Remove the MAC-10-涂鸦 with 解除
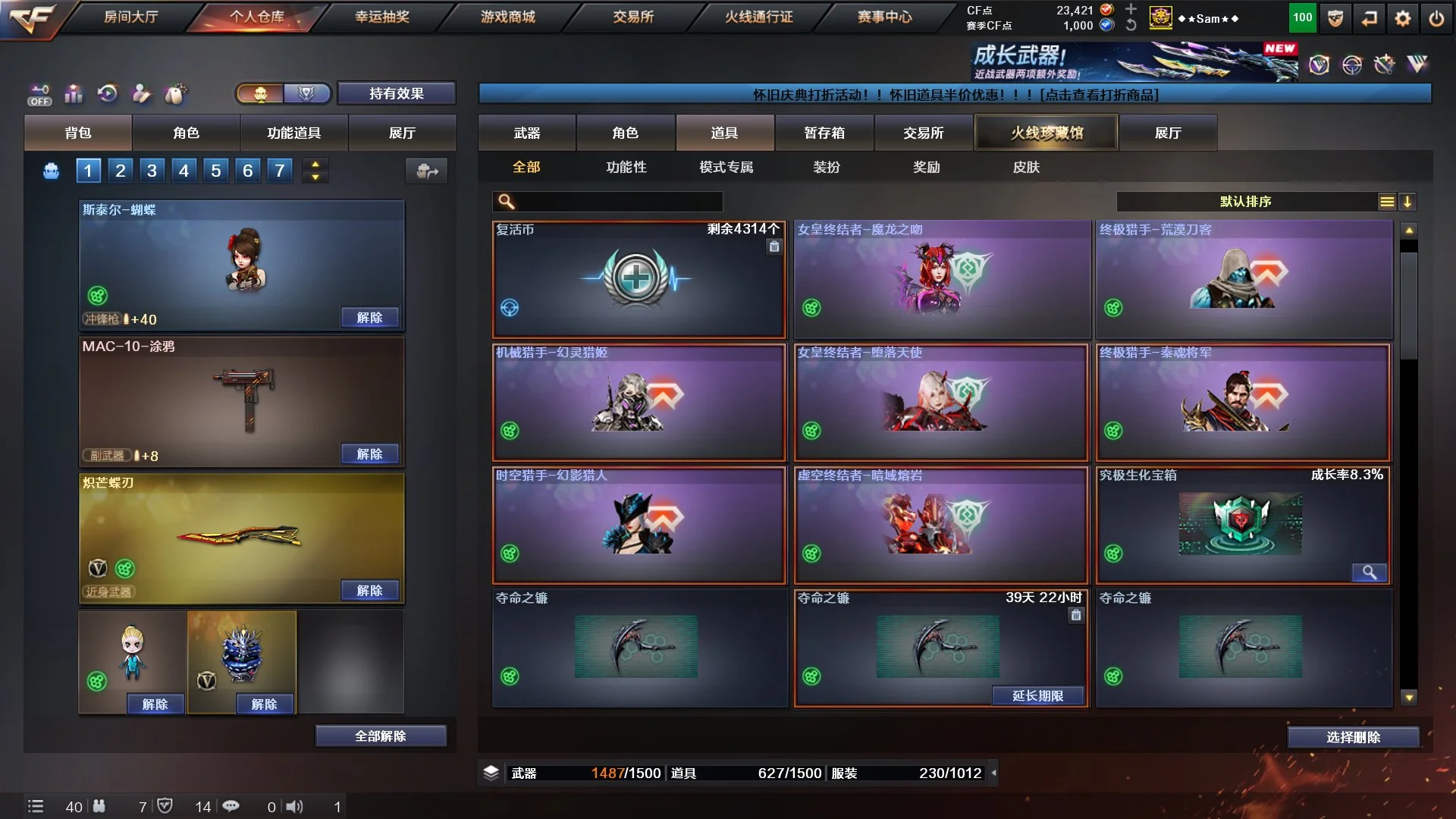 pos(369,454)
